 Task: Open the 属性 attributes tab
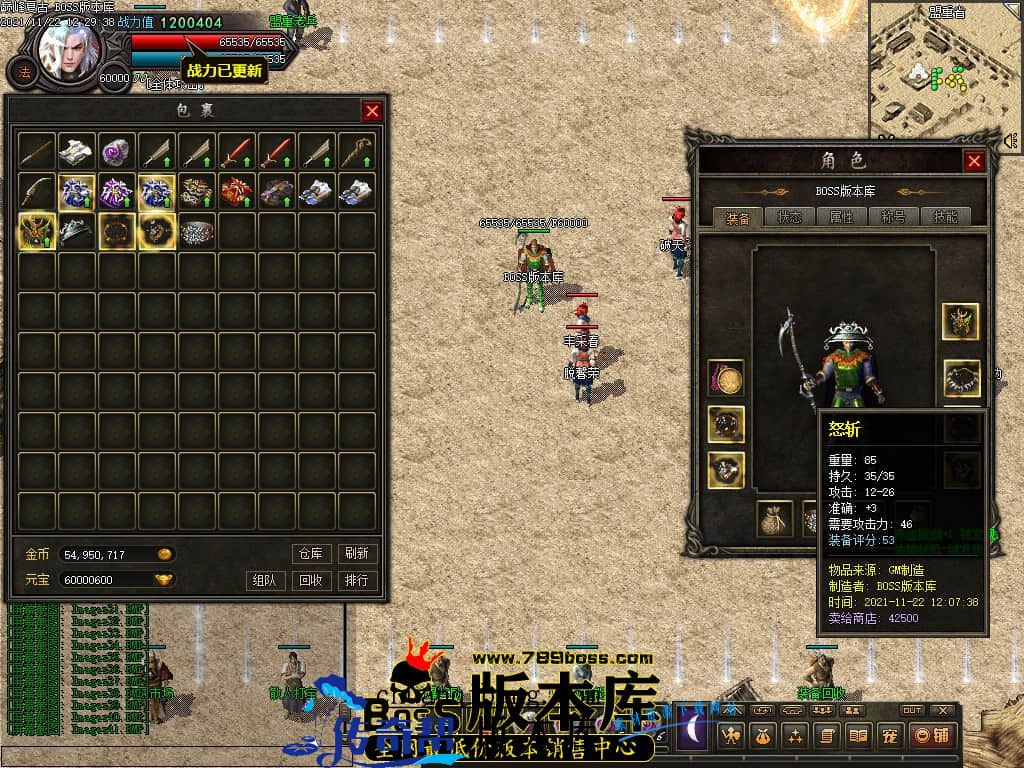click(x=841, y=217)
